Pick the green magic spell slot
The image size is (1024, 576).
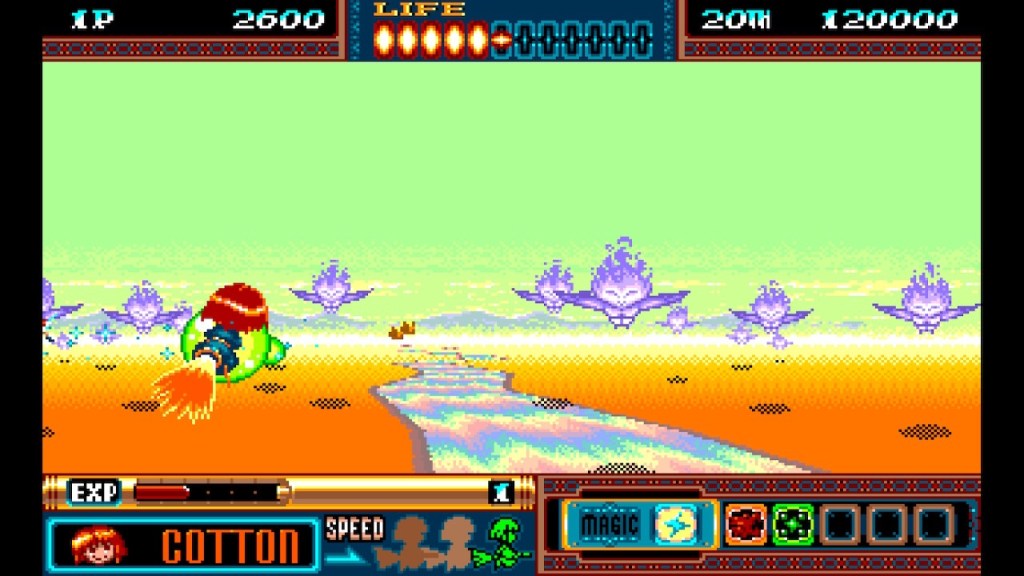[792, 524]
